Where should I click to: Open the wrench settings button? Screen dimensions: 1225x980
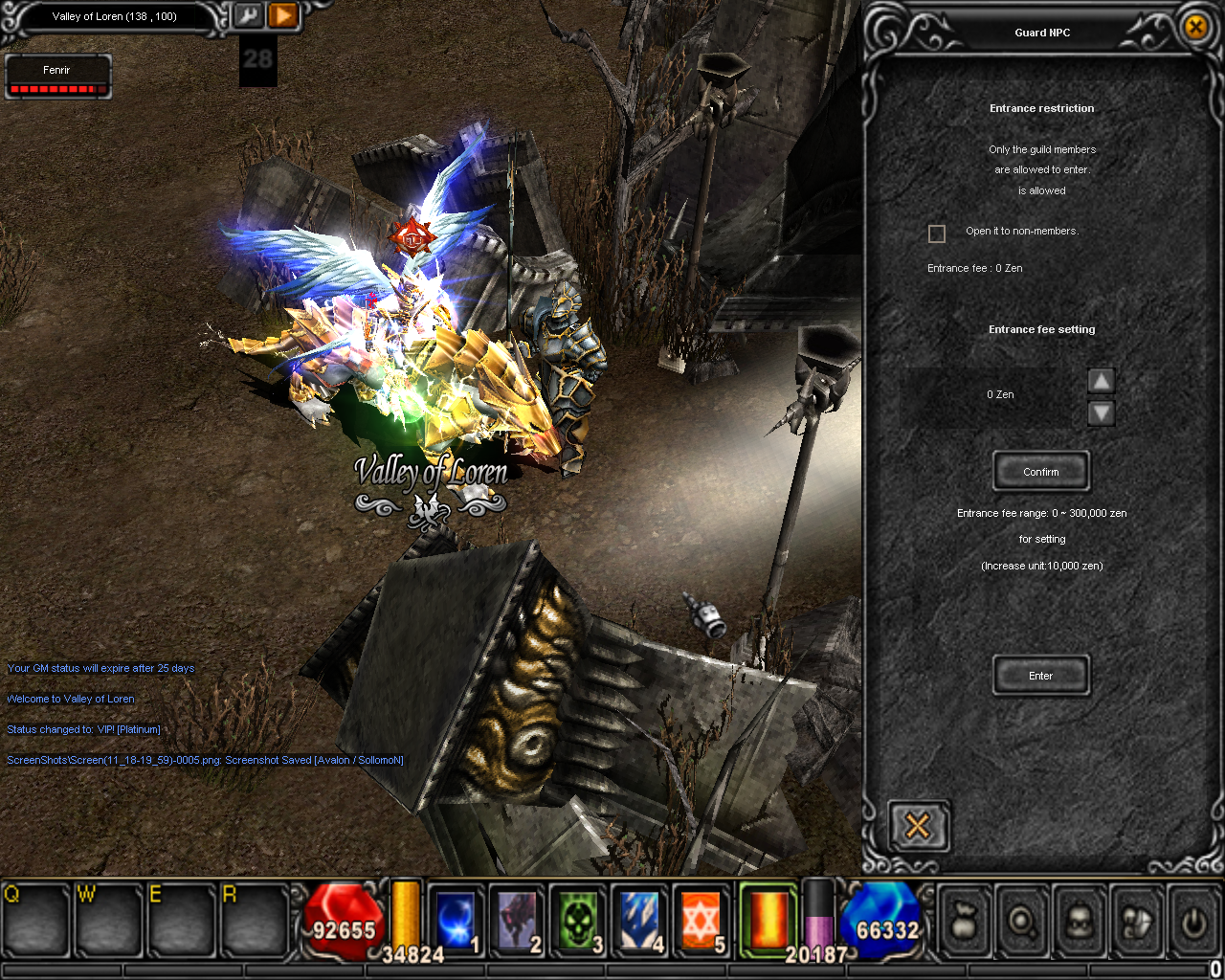point(248,16)
